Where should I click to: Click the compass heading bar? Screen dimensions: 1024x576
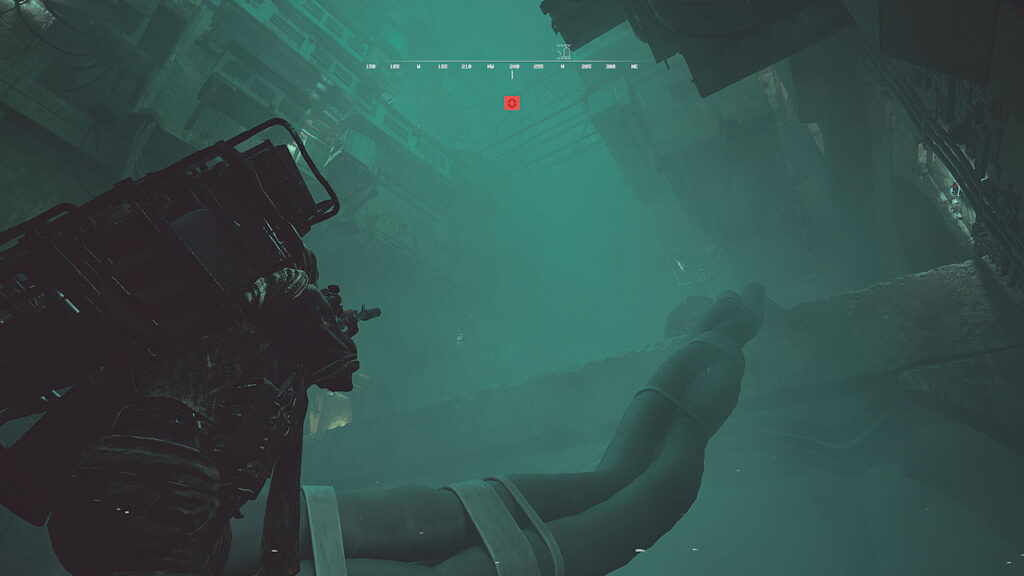(502, 66)
